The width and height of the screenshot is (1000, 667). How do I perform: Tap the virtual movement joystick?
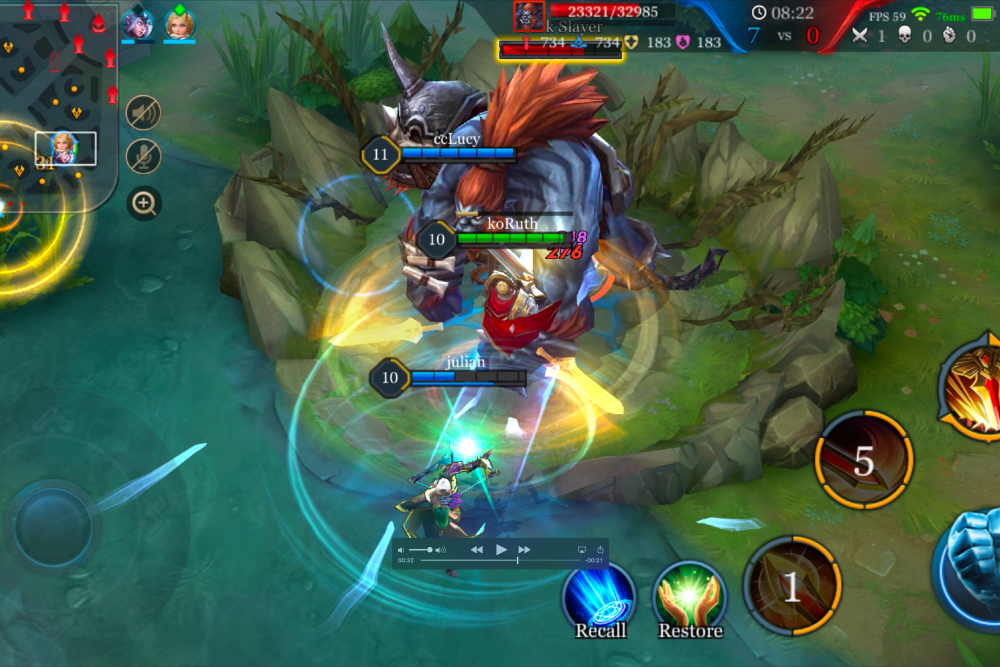[52, 523]
